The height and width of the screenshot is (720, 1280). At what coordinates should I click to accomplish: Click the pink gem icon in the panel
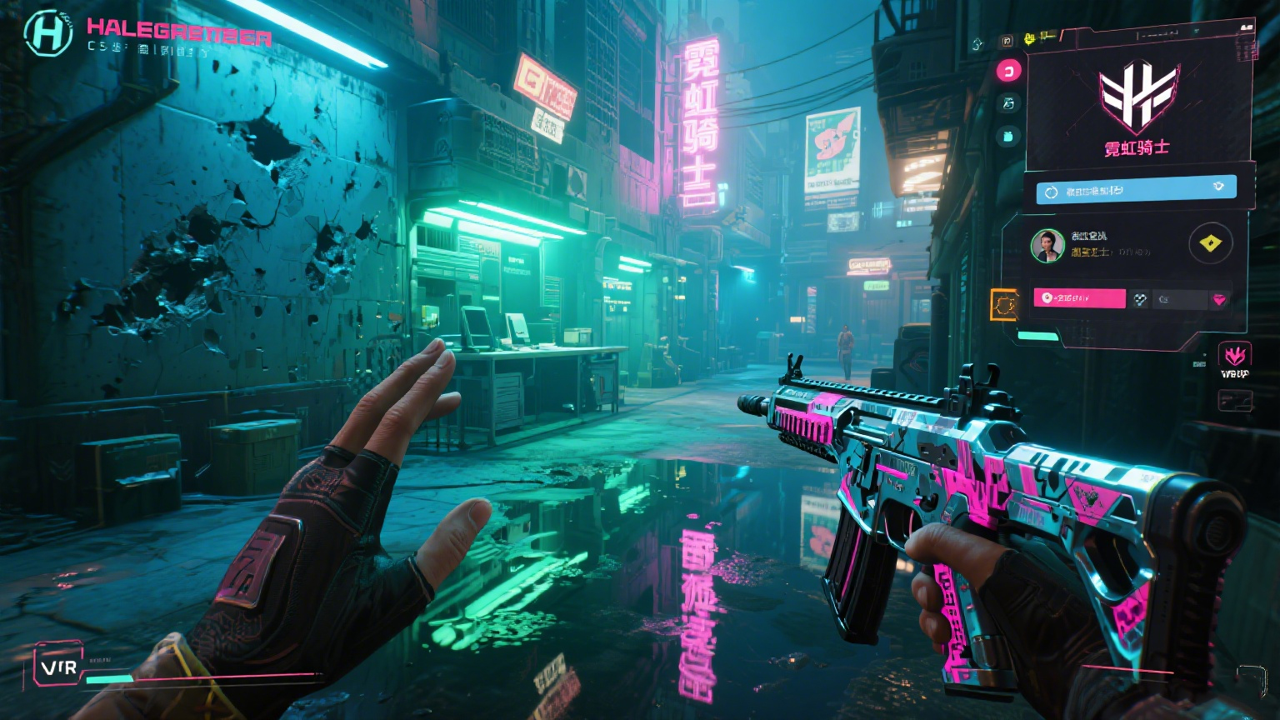(1220, 298)
